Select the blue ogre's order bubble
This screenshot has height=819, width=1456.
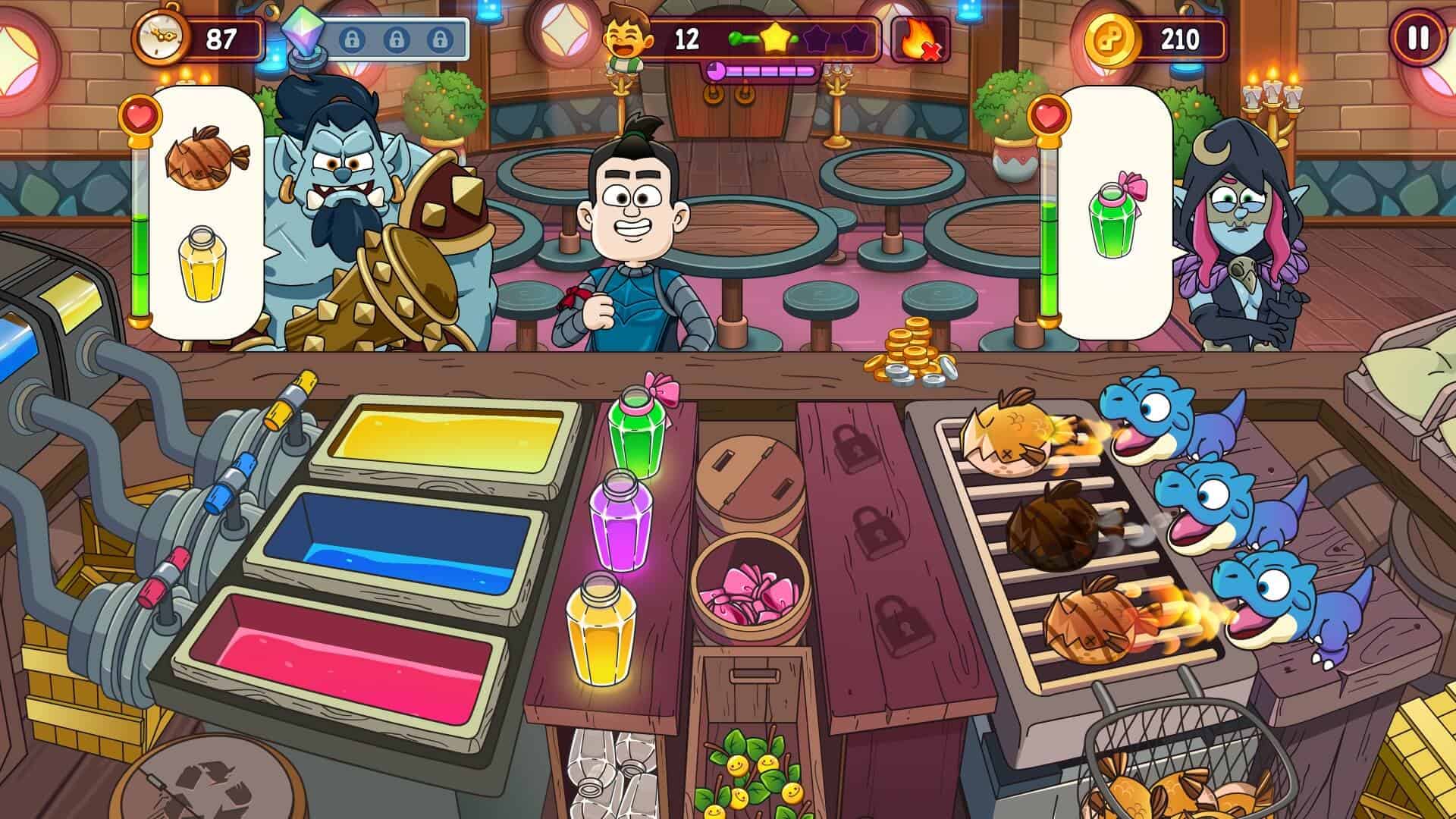coord(206,212)
